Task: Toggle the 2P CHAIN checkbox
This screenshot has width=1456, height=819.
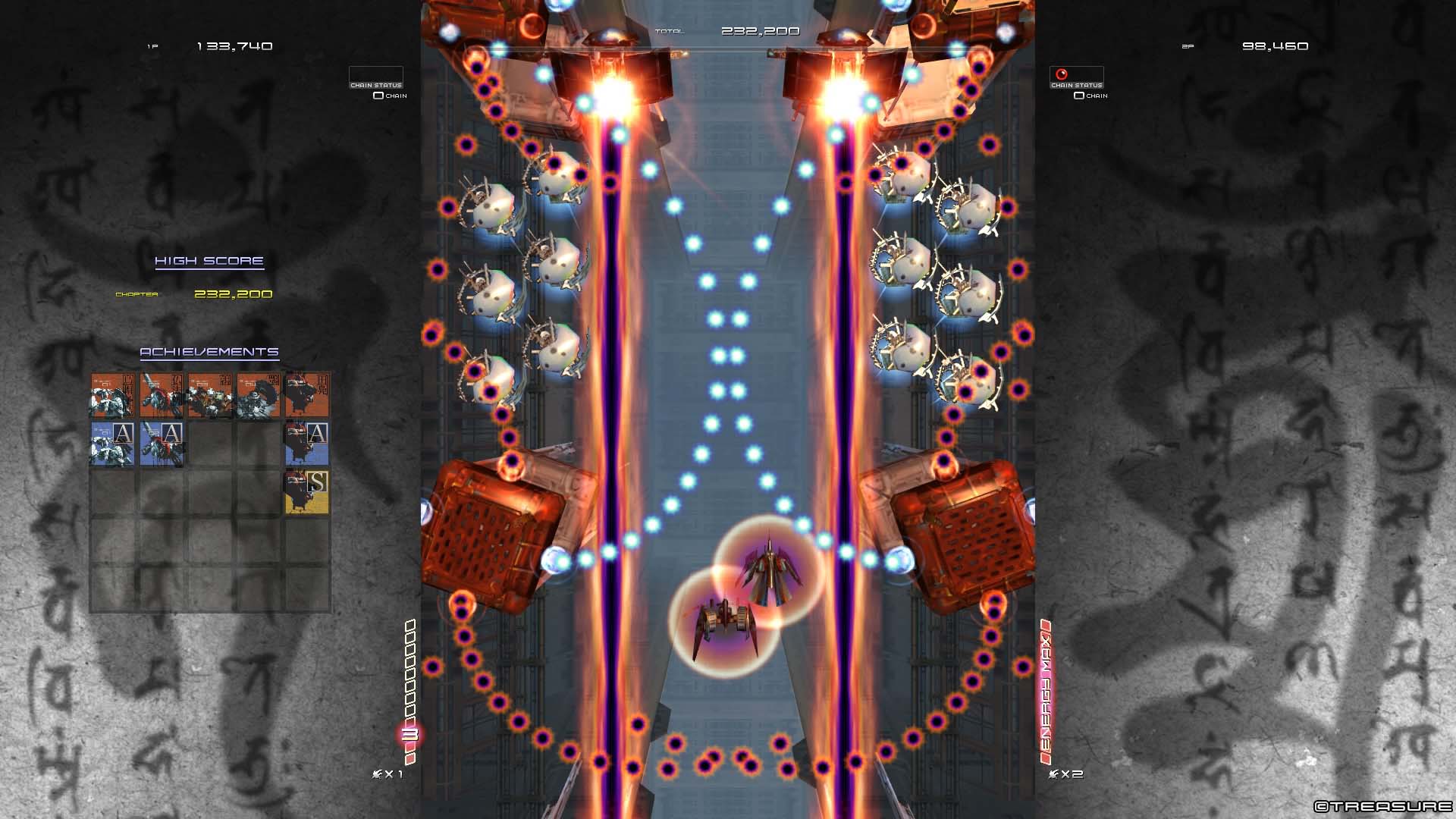Action: (1078, 96)
